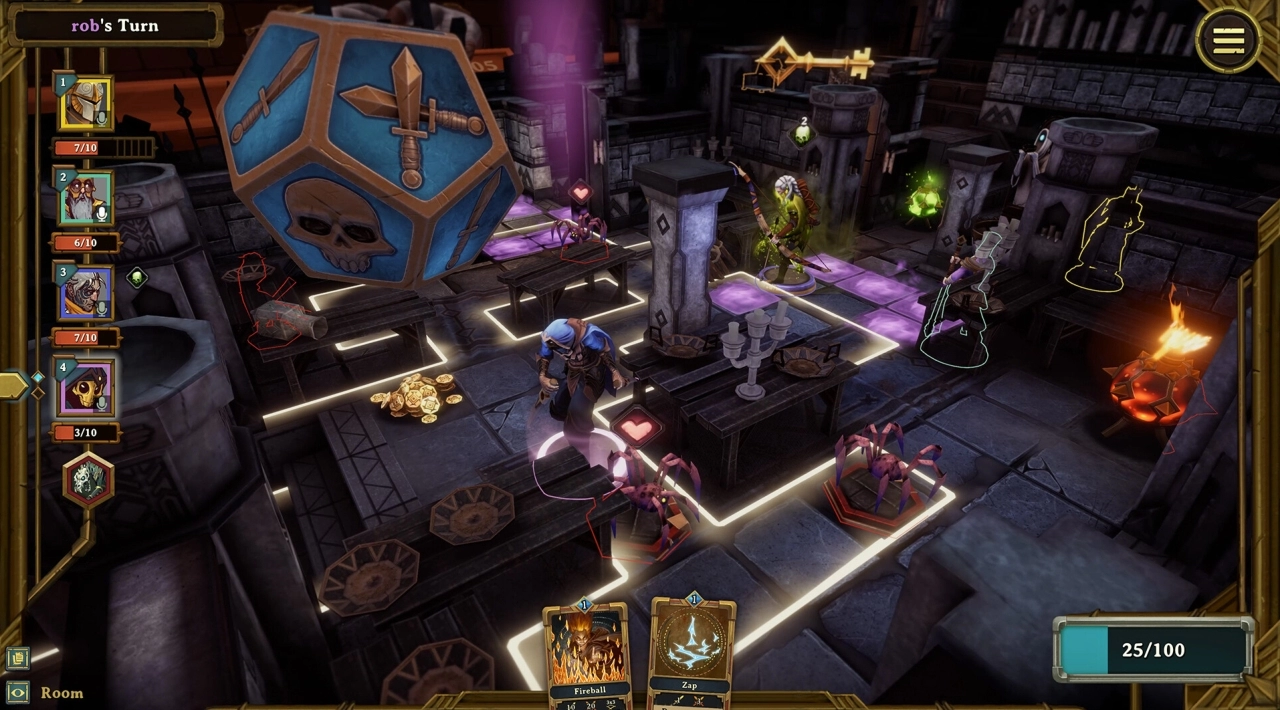
Task: Click the hexagonal enemy turn portrait
Action: [x=88, y=480]
